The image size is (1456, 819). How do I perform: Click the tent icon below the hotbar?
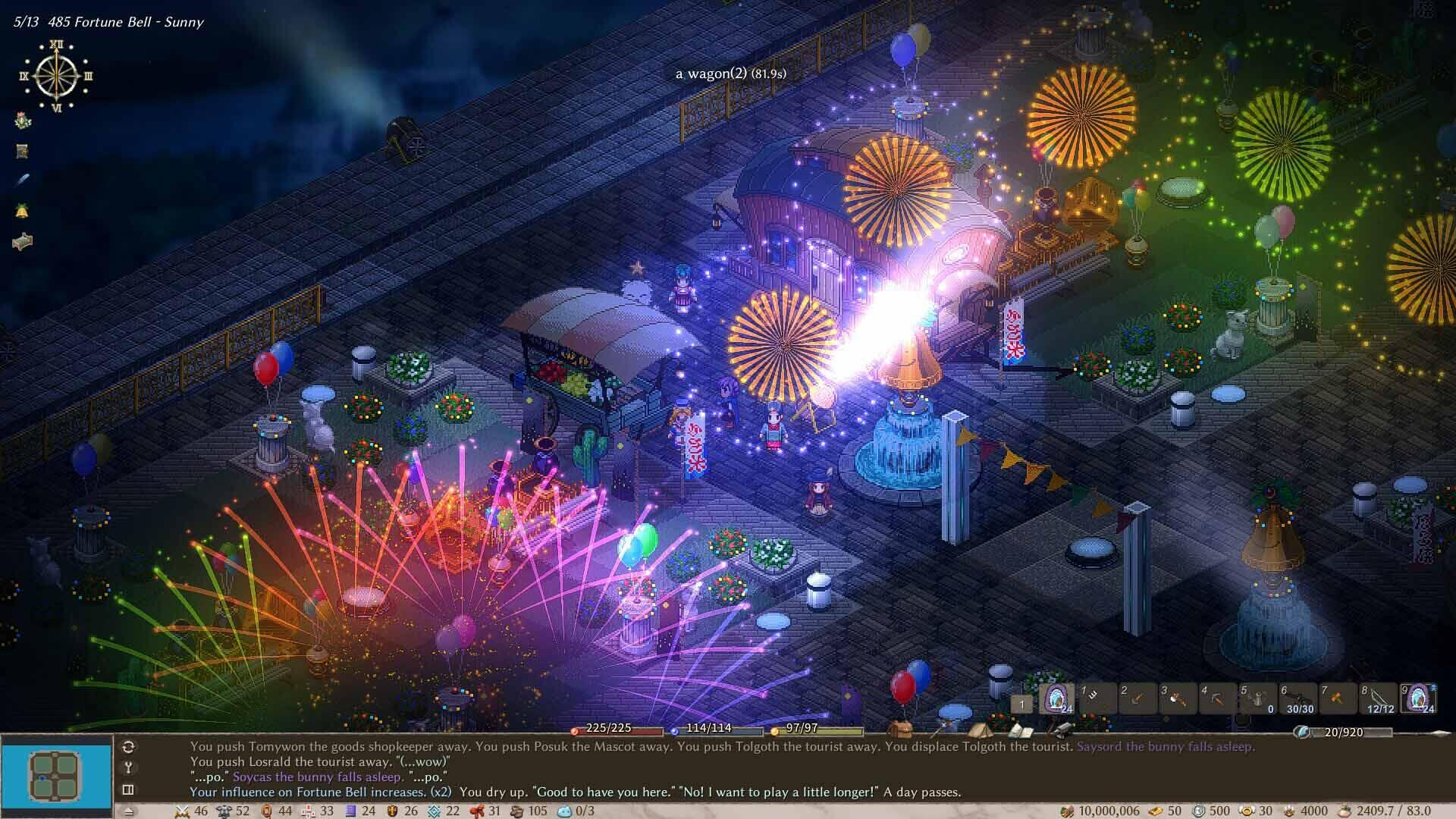(x=981, y=730)
